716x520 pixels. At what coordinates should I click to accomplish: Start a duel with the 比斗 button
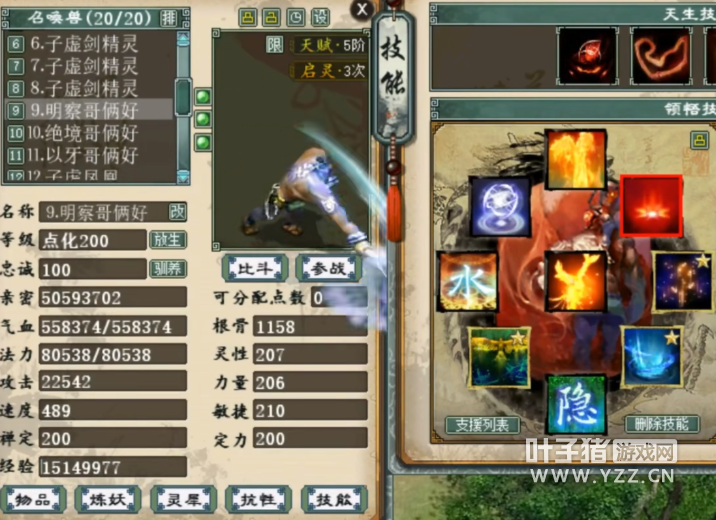pyautogui.click(x=257, y=268)
